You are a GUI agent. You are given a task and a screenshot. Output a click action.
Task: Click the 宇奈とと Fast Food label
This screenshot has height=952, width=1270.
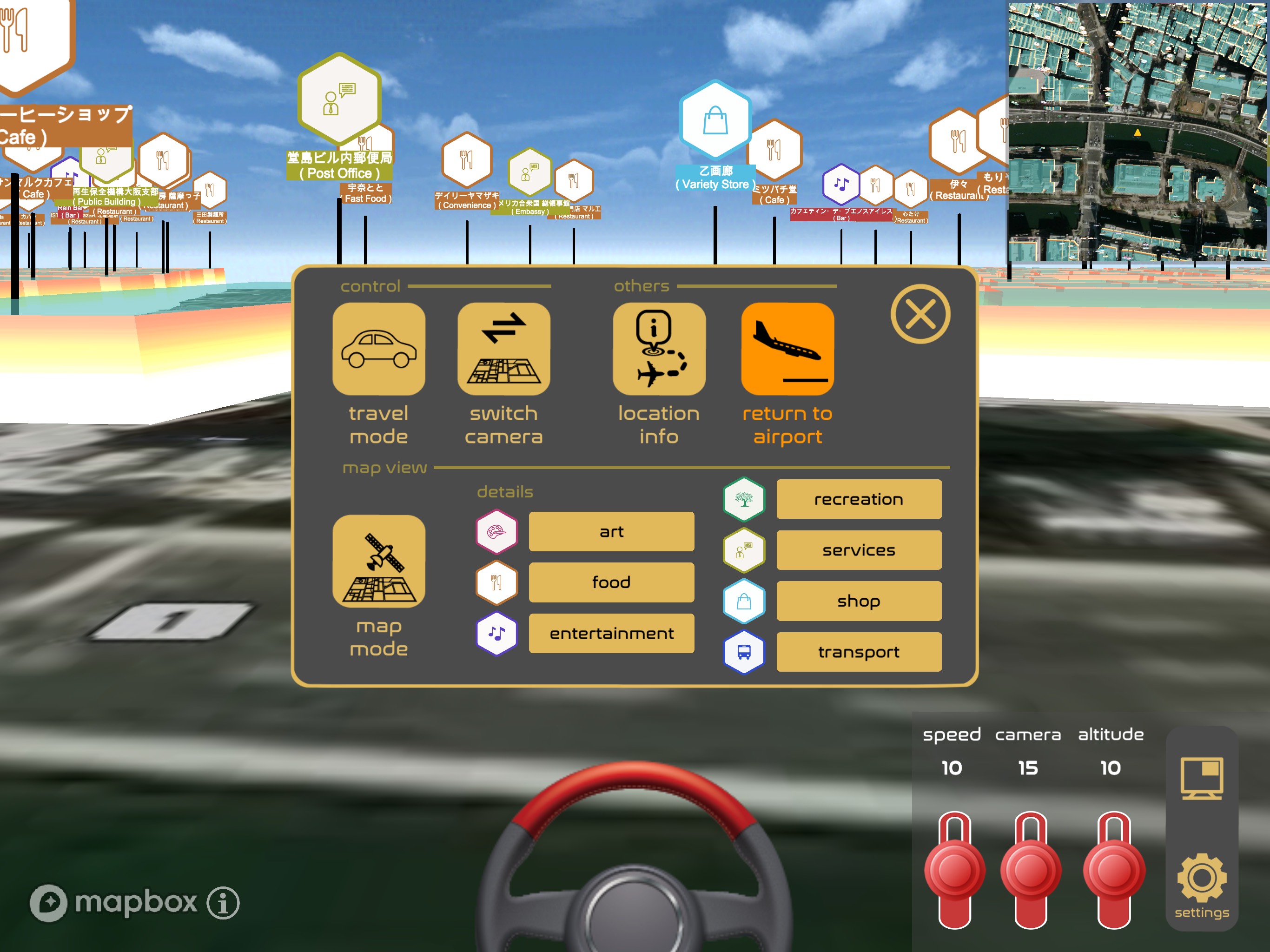pos(366,194)
